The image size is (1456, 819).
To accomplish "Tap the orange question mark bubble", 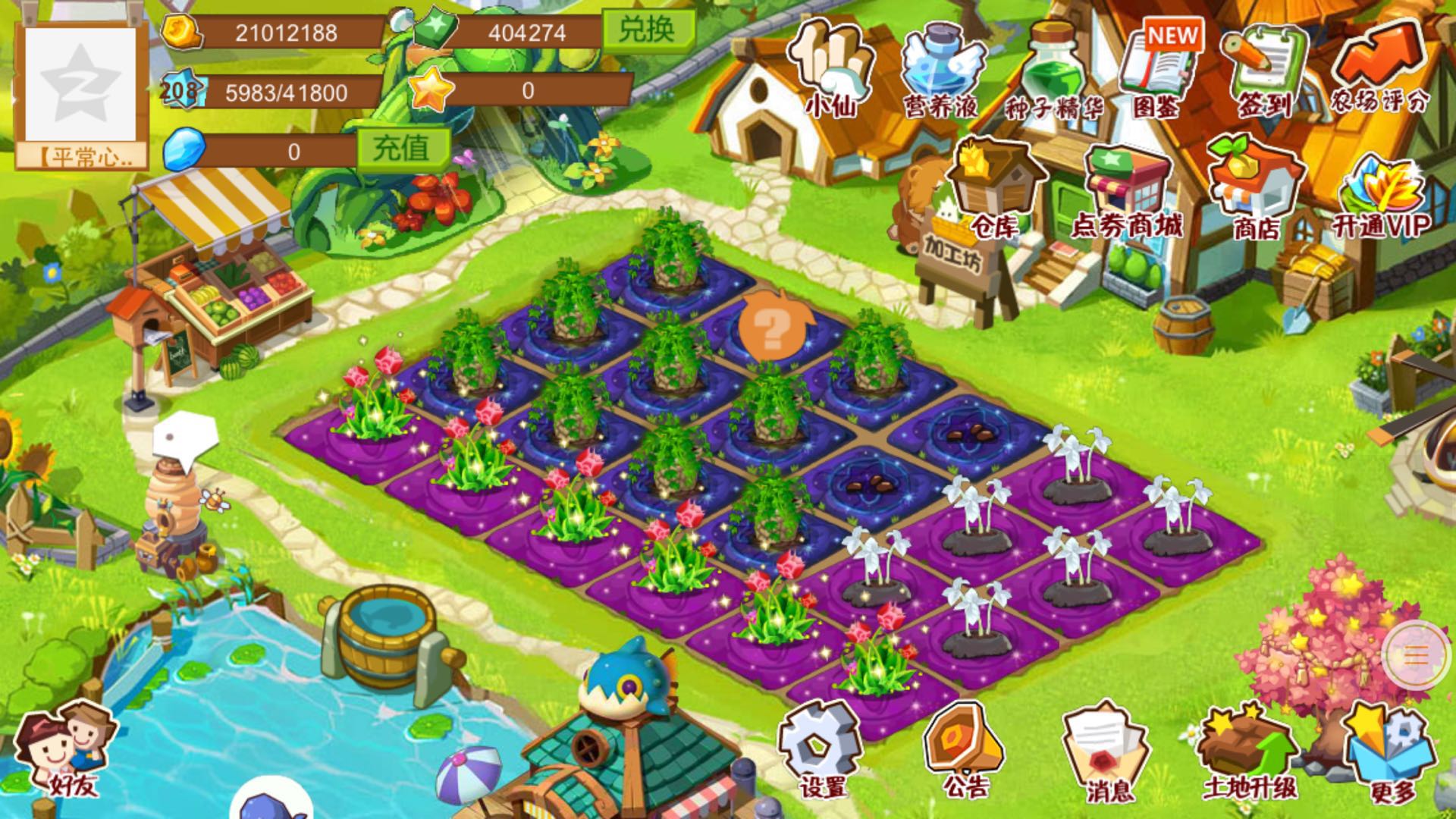I will (x=772, y=331).
